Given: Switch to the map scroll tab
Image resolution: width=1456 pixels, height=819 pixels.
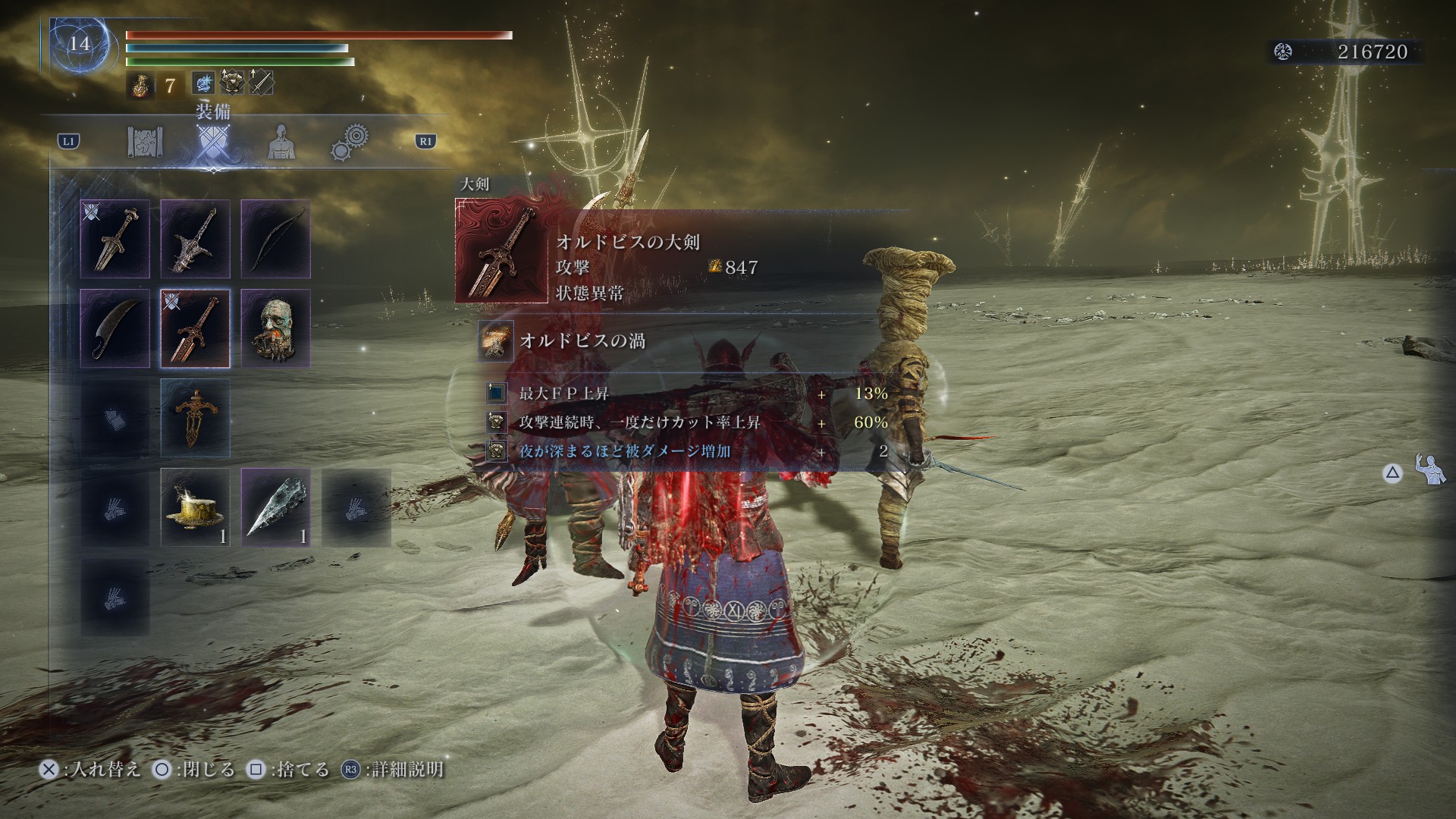Looking at the screenshot, I should 145,143.
